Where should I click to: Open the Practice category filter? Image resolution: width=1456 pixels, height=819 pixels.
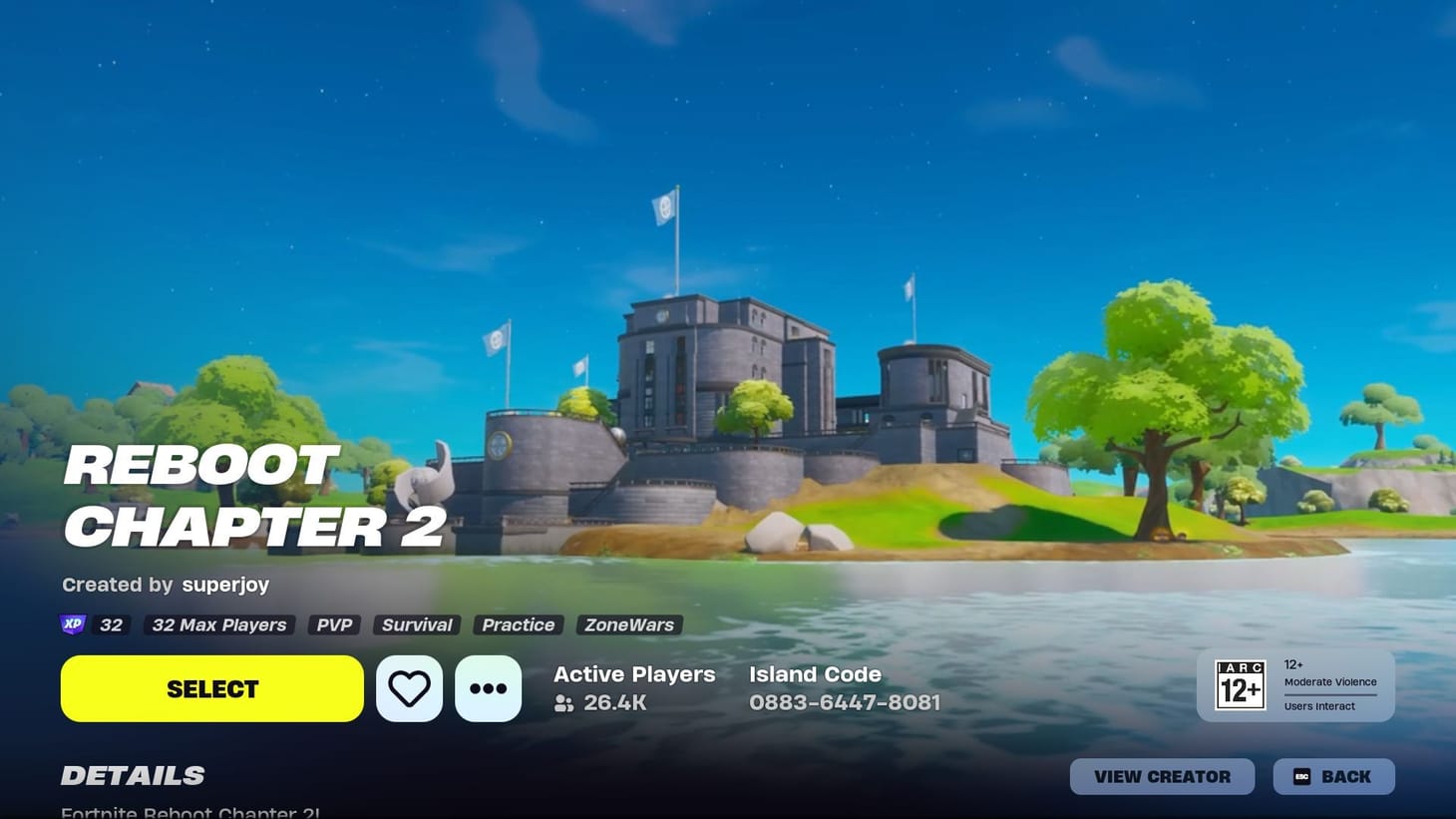[x=518, y=624]
